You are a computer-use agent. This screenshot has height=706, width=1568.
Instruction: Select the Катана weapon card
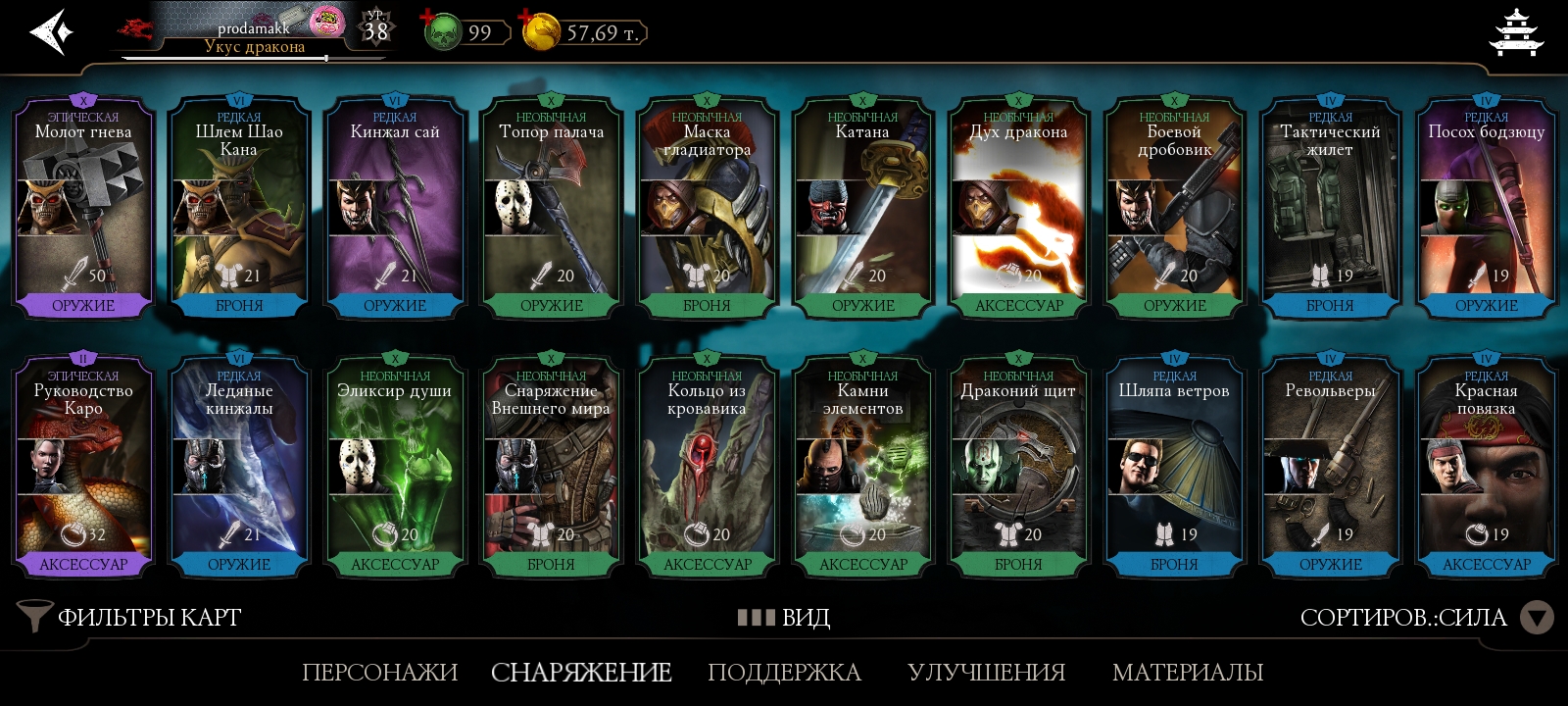coord(862,208)
